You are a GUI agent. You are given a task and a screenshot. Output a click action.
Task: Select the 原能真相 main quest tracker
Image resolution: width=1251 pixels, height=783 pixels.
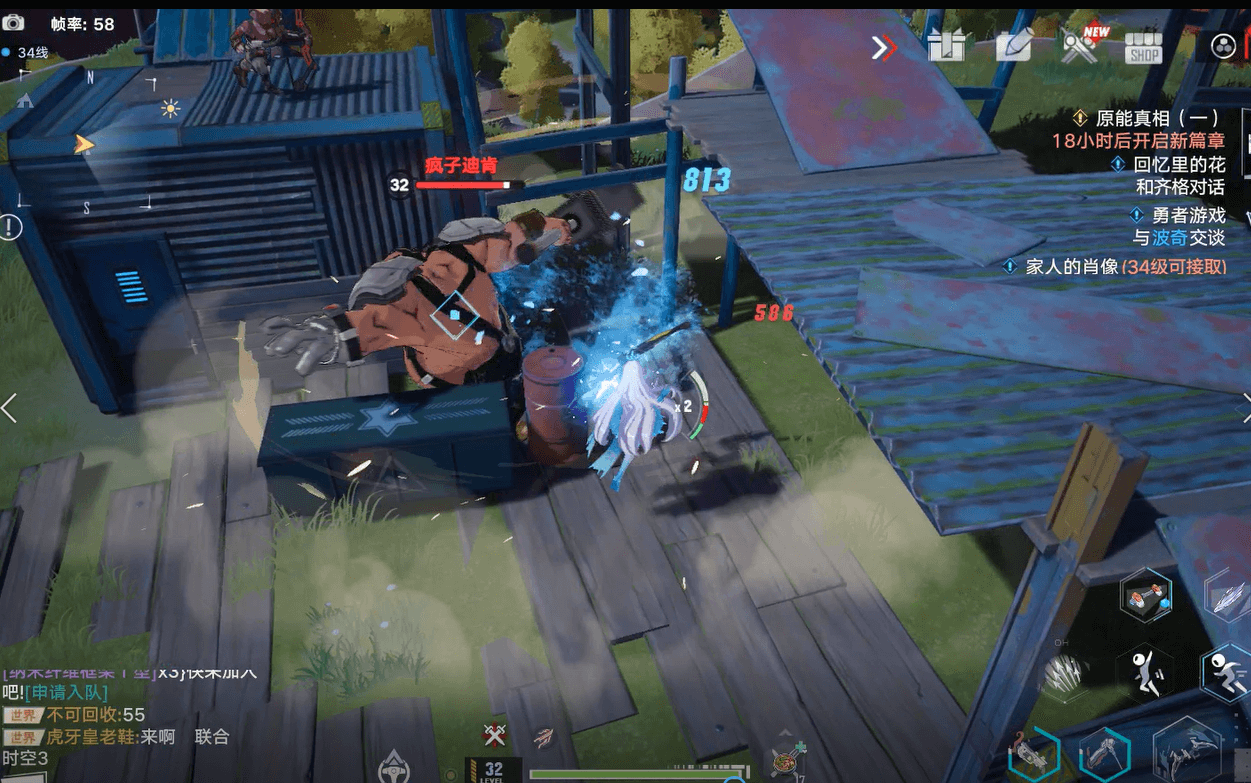(1148, 118)
